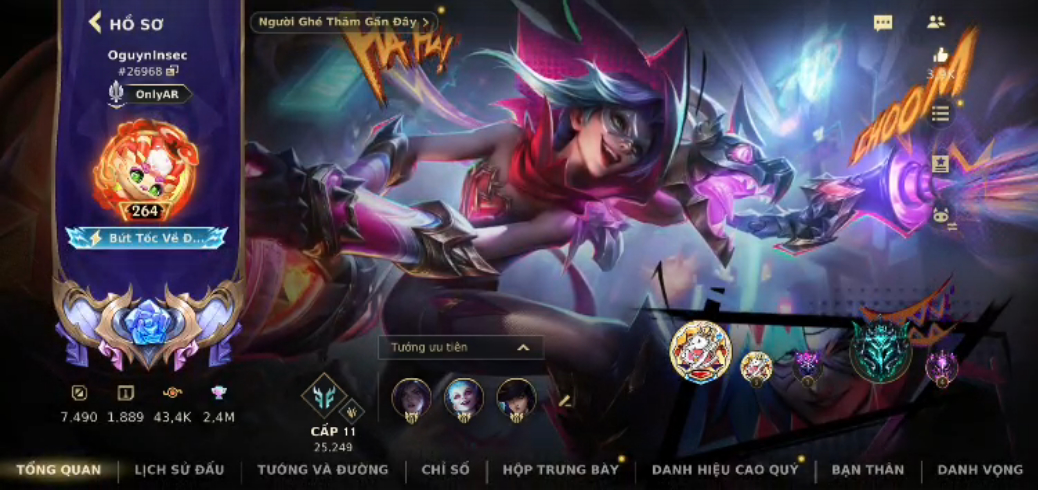1038x490 pixels.
Task: Open the friends icon at top right
Action: tap(936, 22)
